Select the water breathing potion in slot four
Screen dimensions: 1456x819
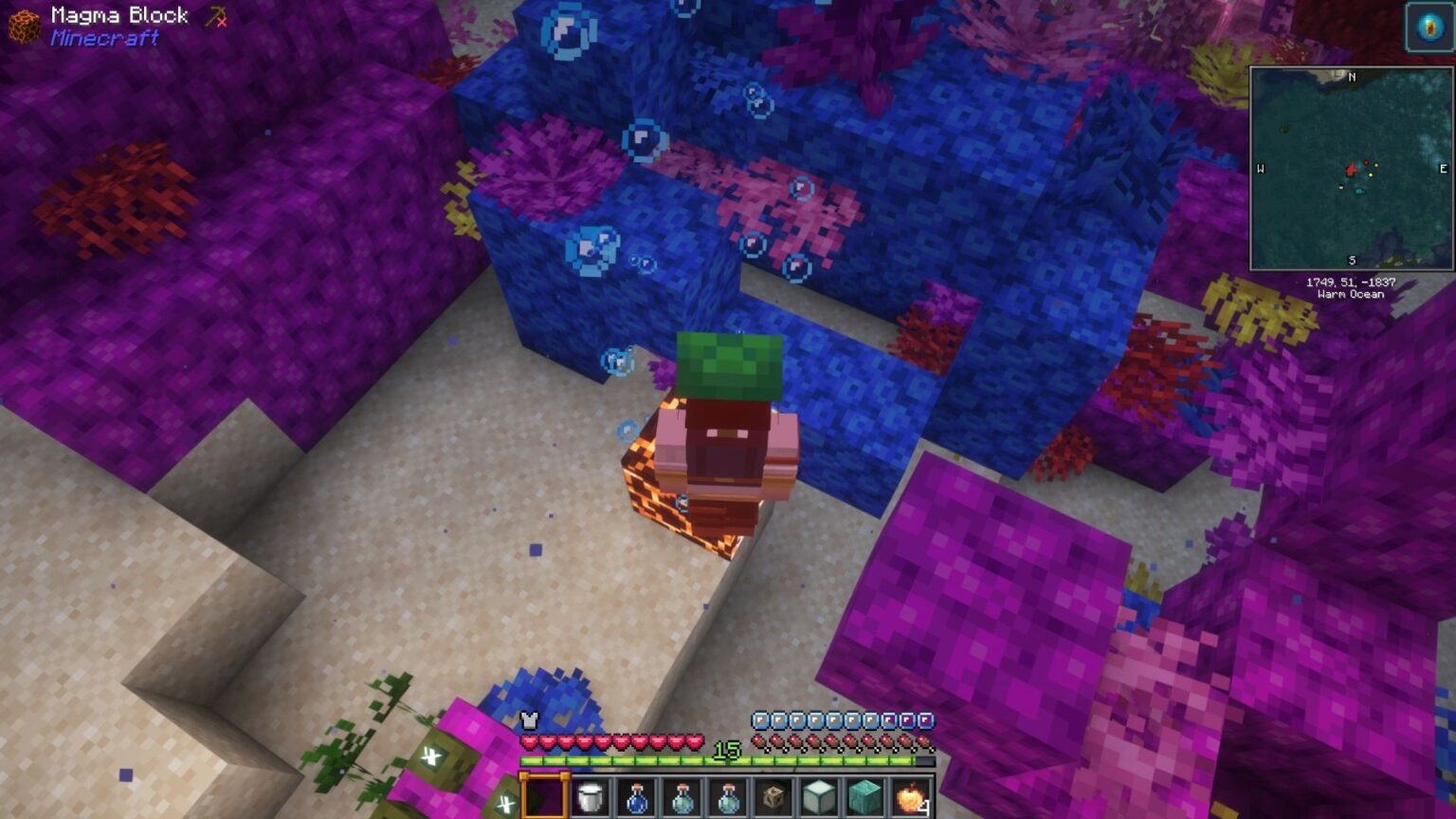pos(682,799)
